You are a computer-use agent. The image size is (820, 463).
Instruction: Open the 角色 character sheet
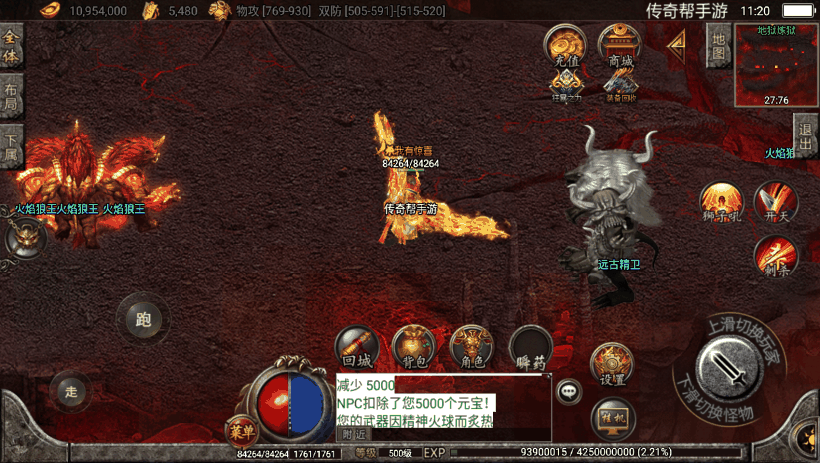[x=471, y=346]
